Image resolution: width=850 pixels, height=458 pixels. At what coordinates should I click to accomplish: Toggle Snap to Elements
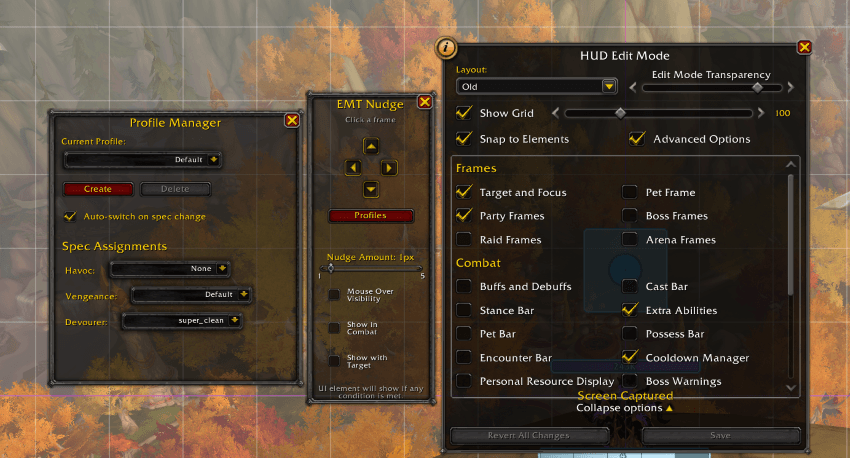[x=464, y=139]
